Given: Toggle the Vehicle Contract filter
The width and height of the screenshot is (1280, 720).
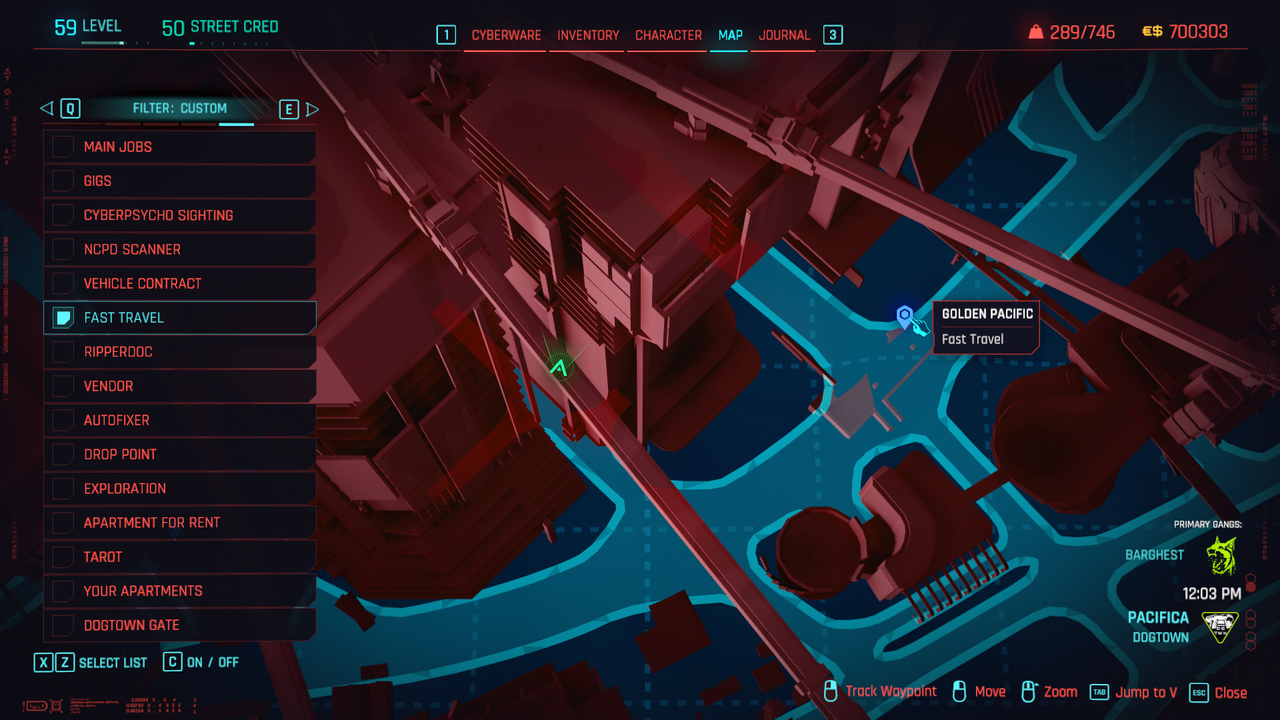Looking at the screenshot, I should (64, 283).
